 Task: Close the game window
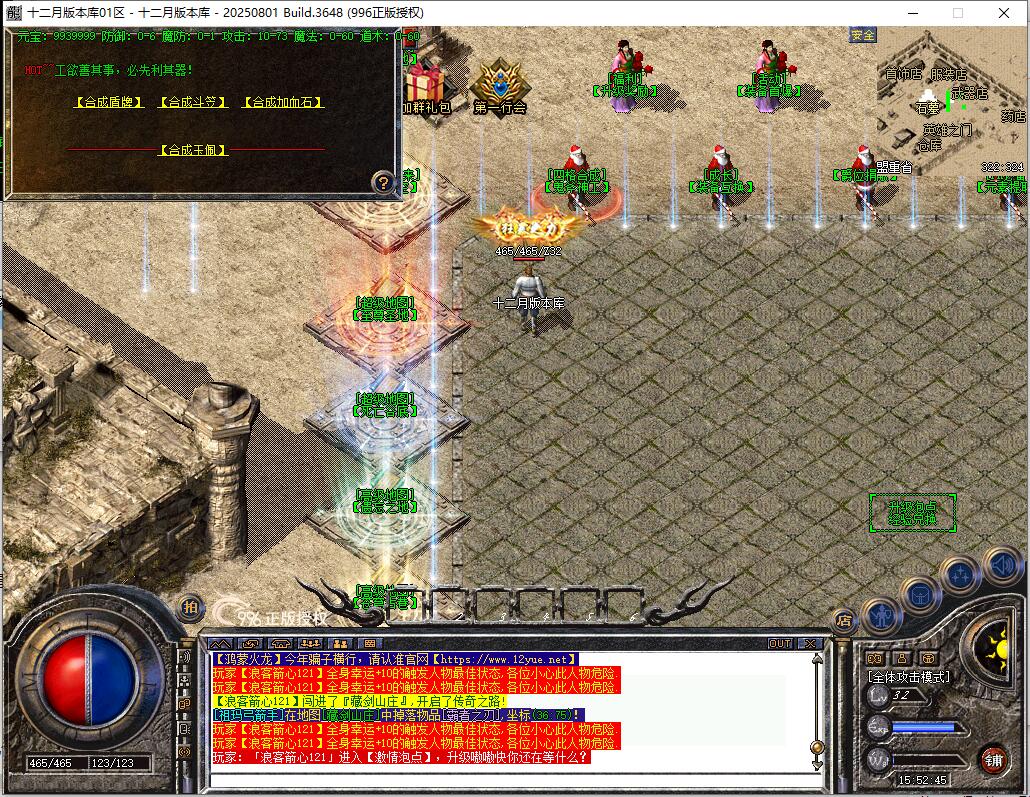1003,13
